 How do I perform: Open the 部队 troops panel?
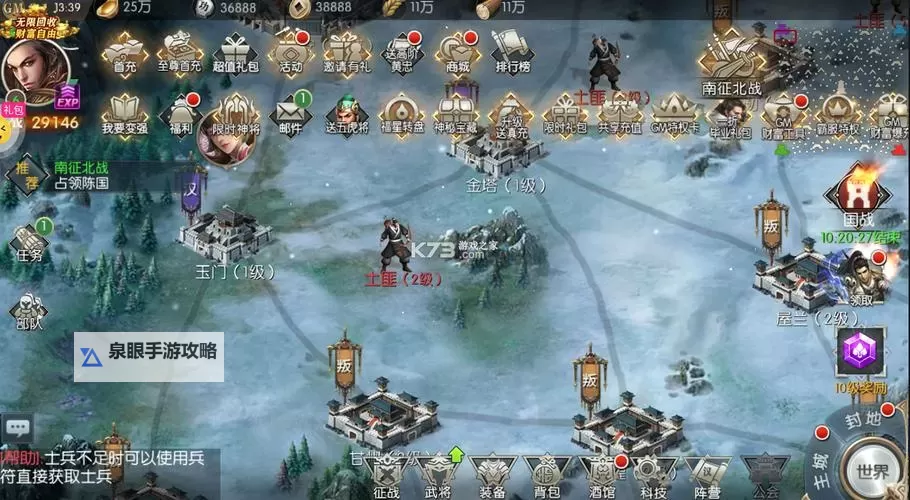[x=29, y=310]
